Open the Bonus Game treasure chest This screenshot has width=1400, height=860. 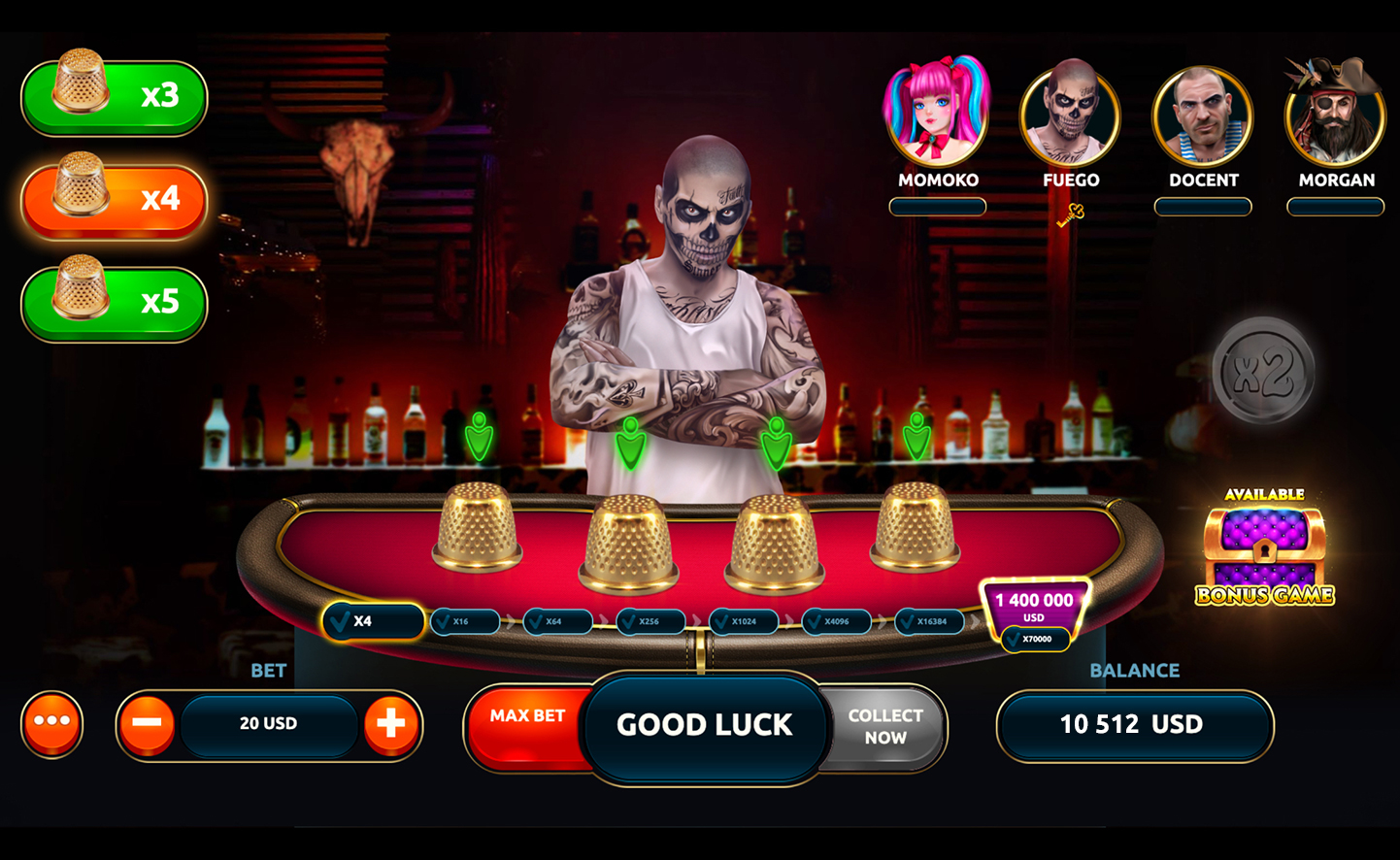pyautogui.click(x=1264, y=549)
